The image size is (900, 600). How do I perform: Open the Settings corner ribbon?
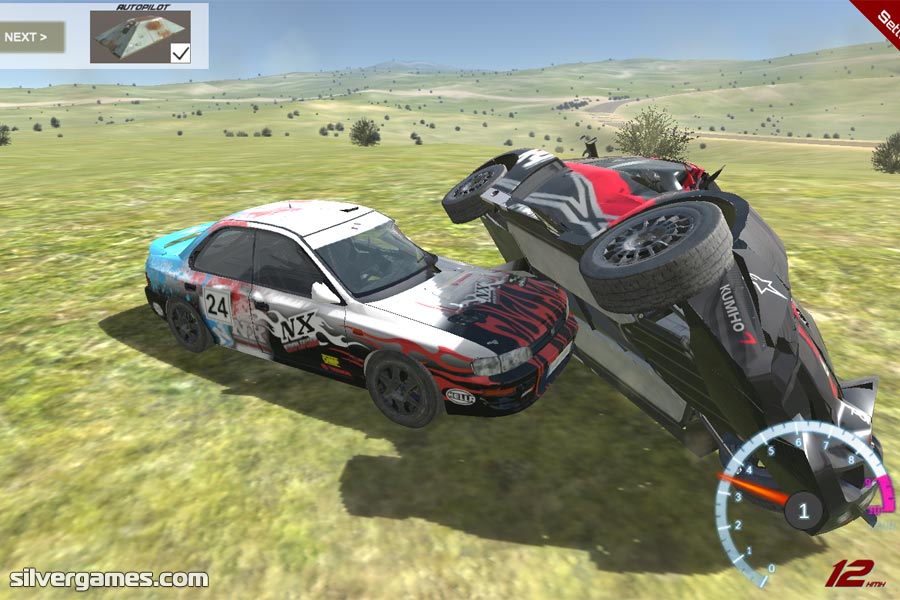882,15
